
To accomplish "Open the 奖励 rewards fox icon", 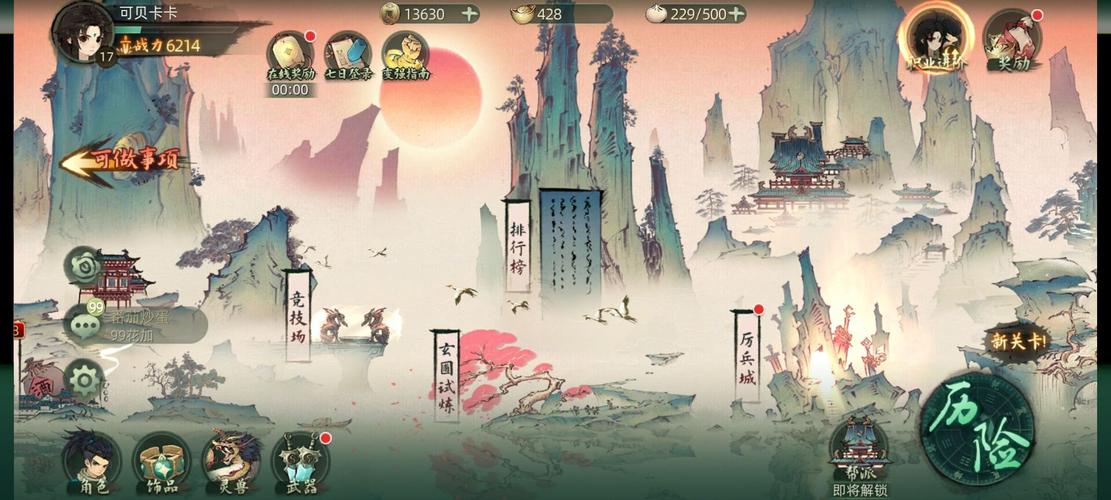I will (1012, 38).
